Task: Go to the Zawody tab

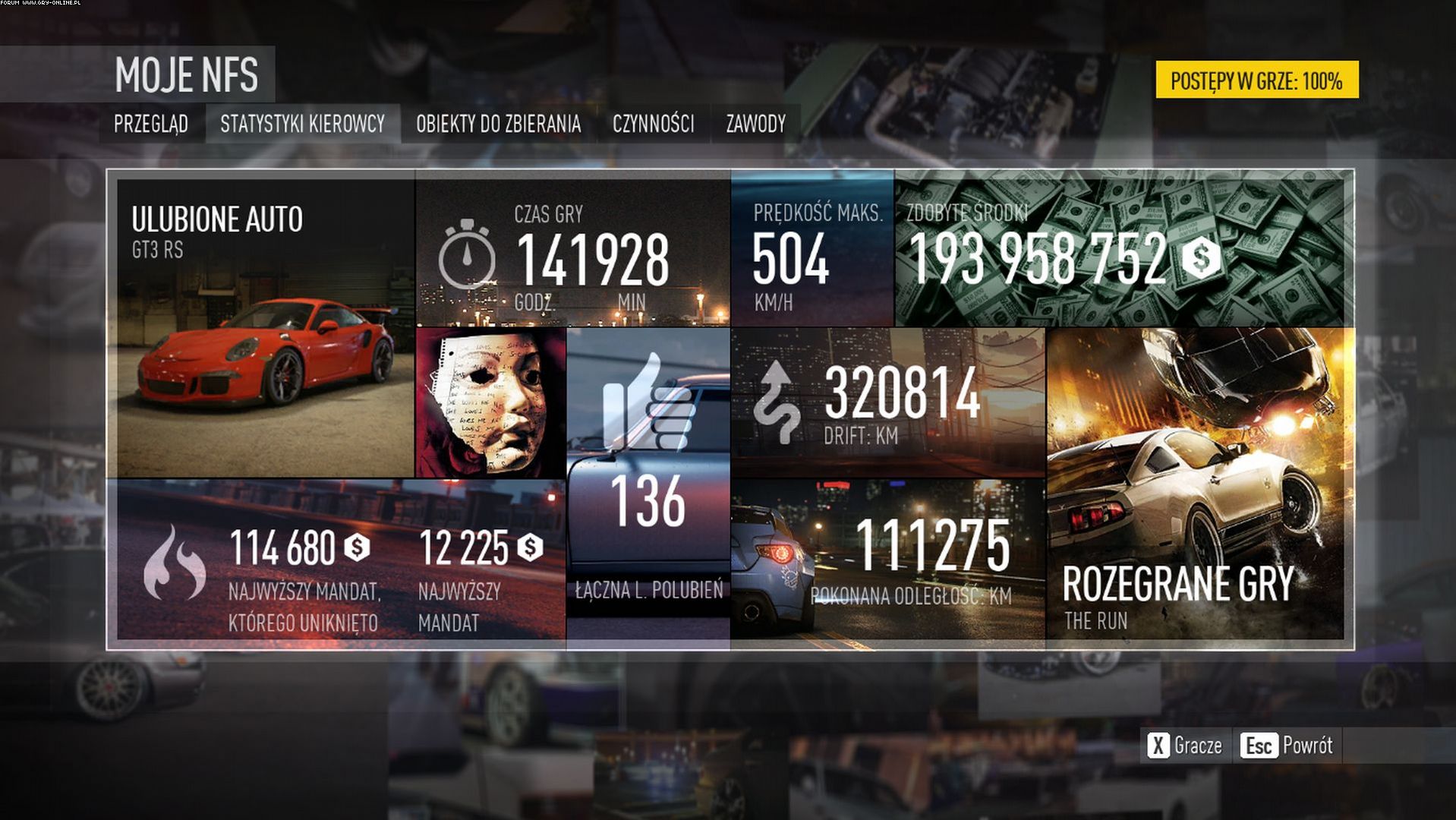Action: coord(755,124)
